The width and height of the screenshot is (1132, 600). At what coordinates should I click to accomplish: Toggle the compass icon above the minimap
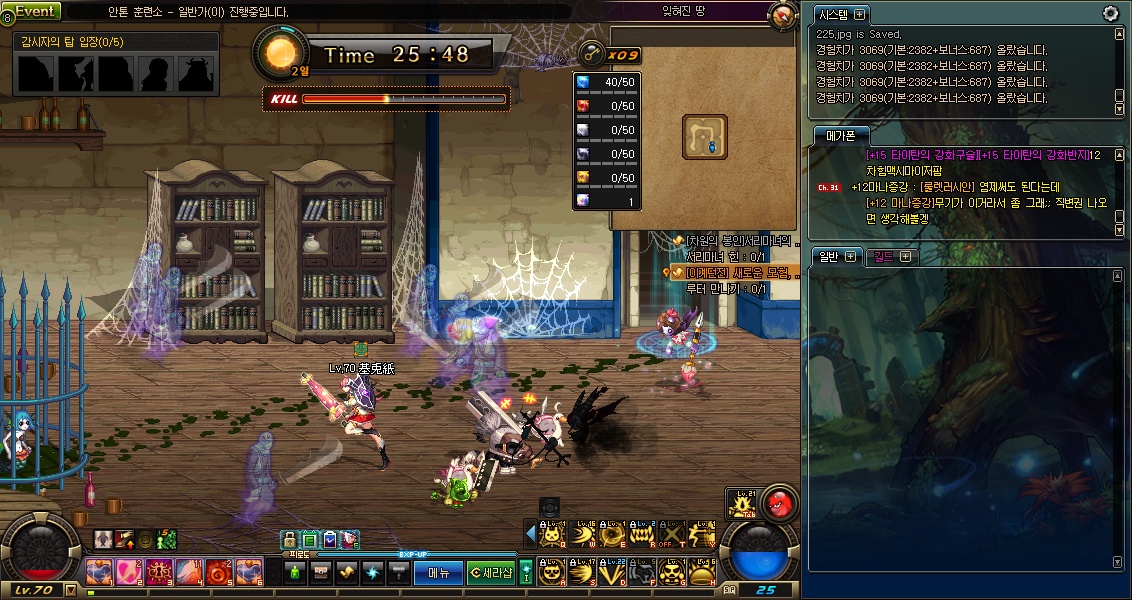coord(783,15)
